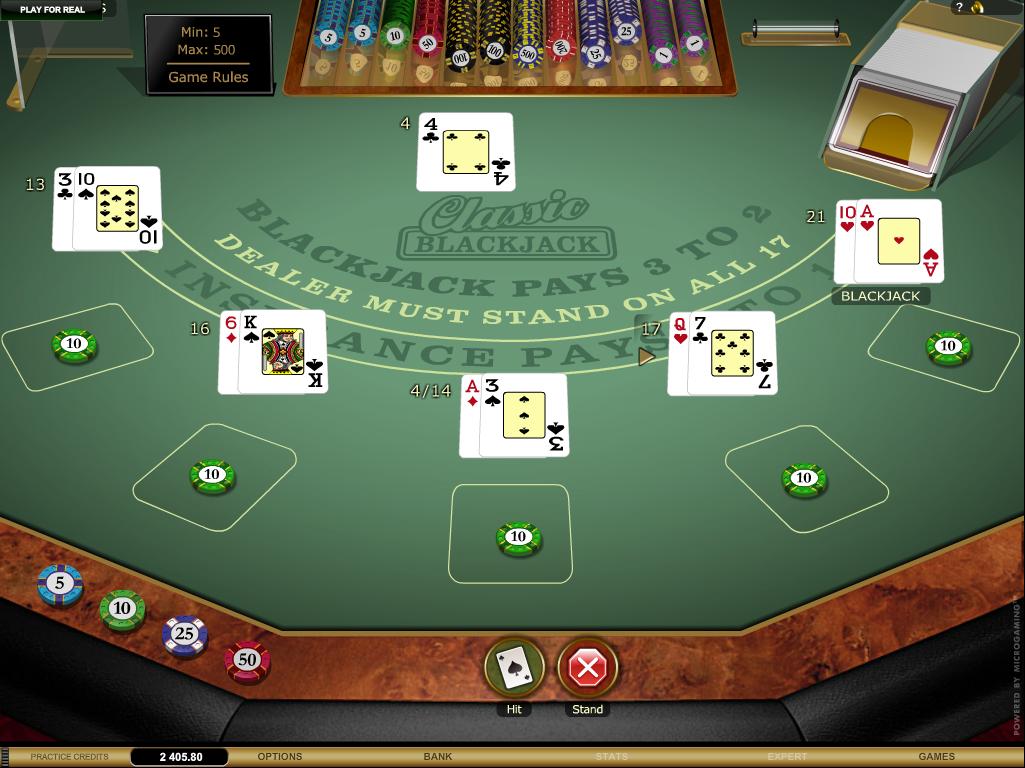1025x768 pixels.
Task: Open help with the question mark icon
Action: 960,7
